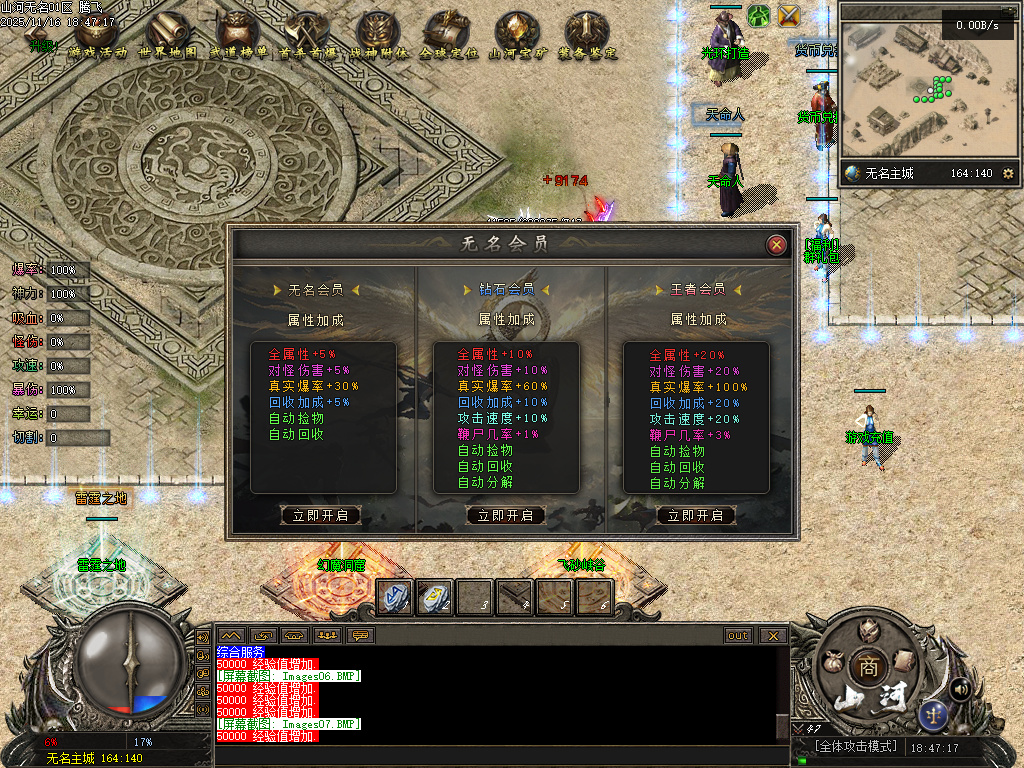The image size is (1024, 768).
Task: Activate 无名会员 with its 立即开启 button
Action: point(320,516)
